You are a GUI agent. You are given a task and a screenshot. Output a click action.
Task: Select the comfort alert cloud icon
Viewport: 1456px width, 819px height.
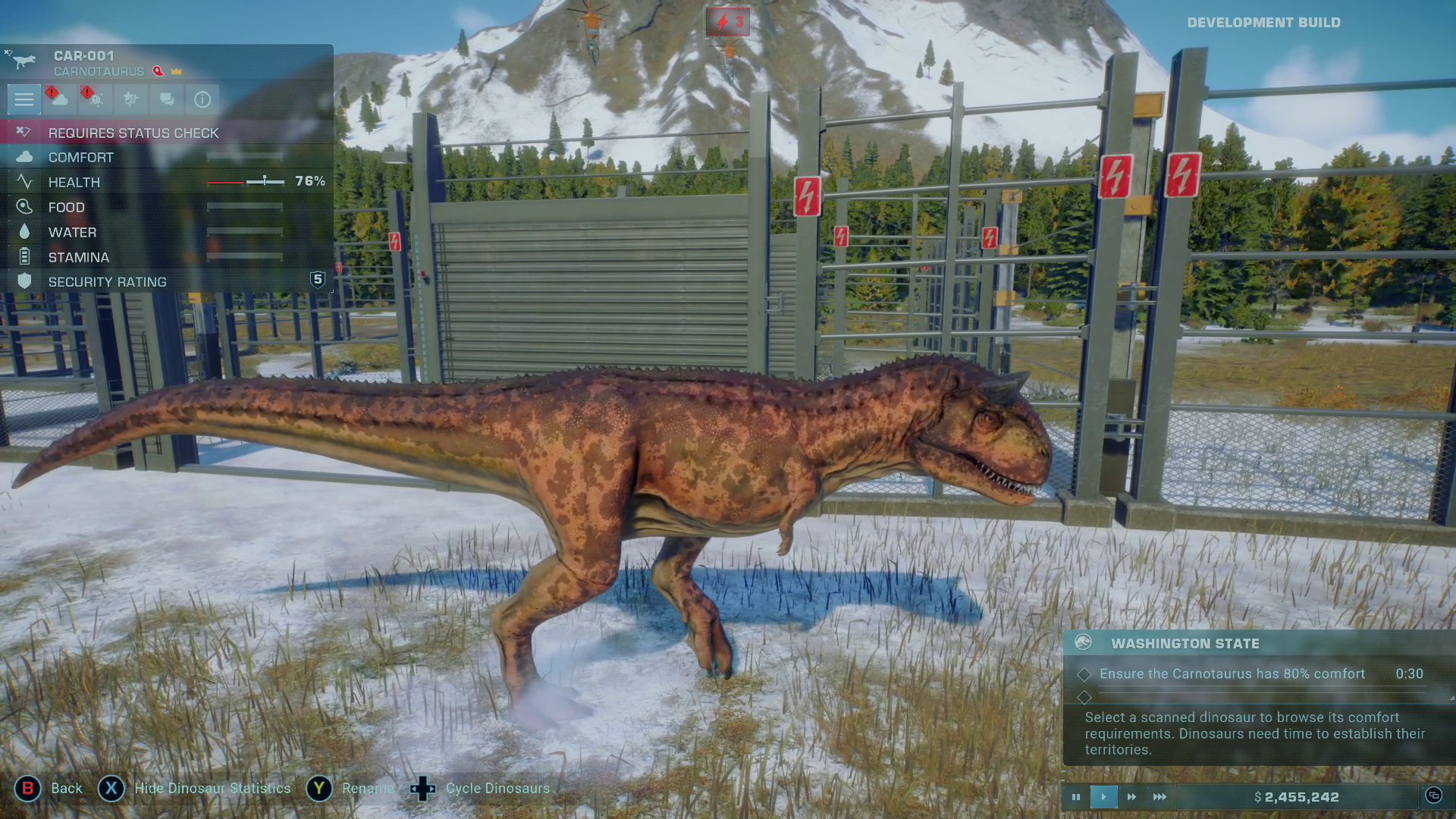click(x=58, y=99)
